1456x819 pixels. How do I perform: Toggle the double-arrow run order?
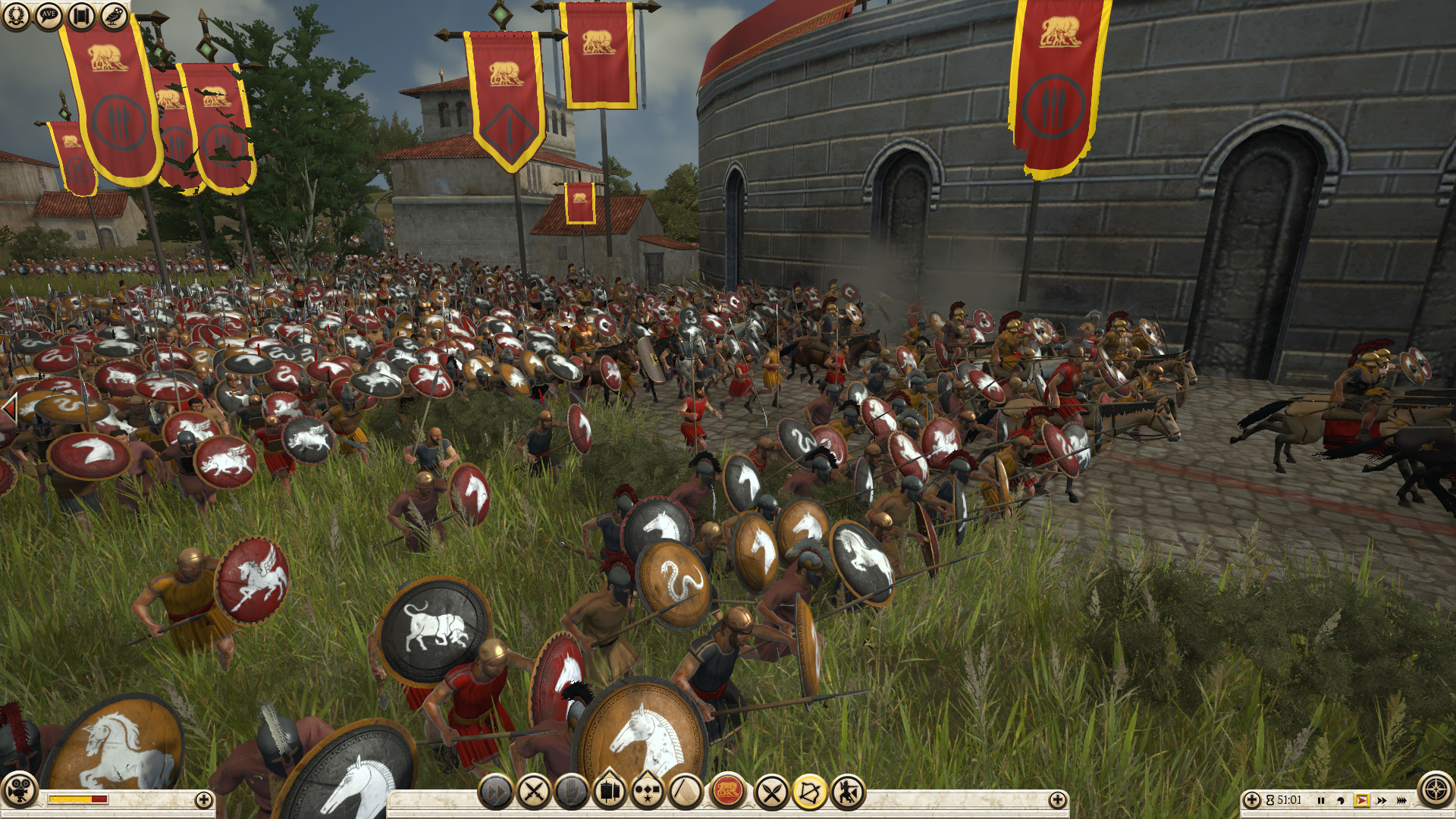(x=495, y=793)
